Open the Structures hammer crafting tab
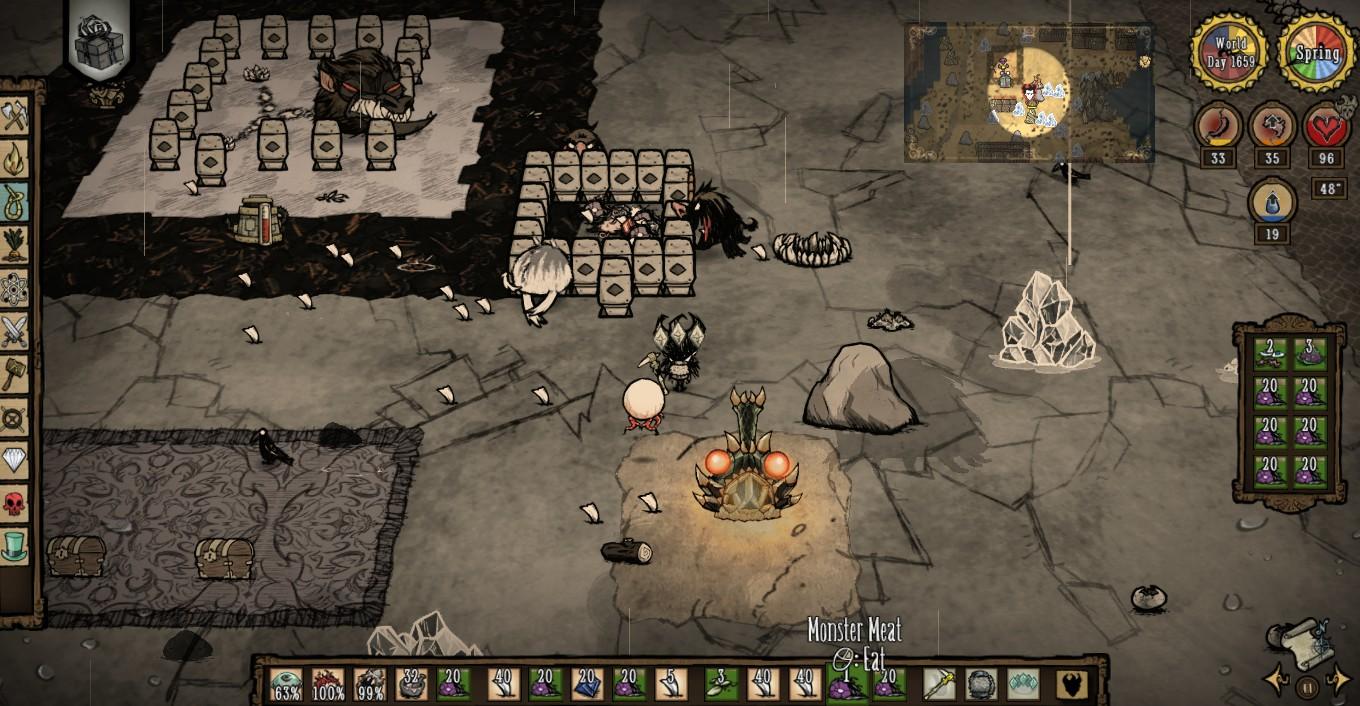The height and width of the screenshot is (706, 1360). click(x=15, y=374)
